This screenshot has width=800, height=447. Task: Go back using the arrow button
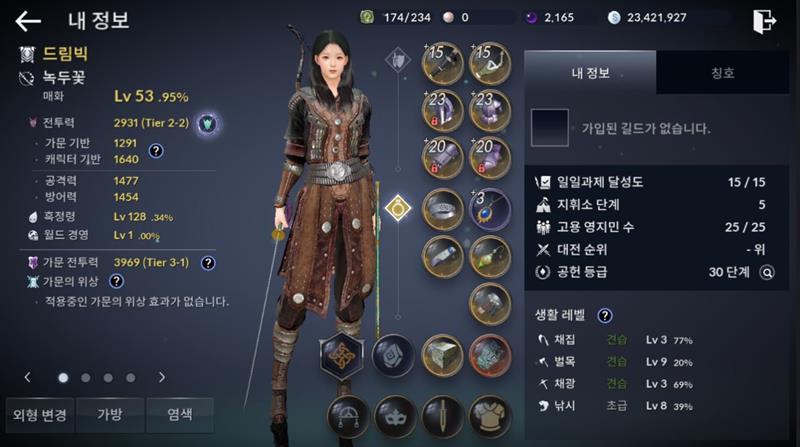(x=28, y=20)
